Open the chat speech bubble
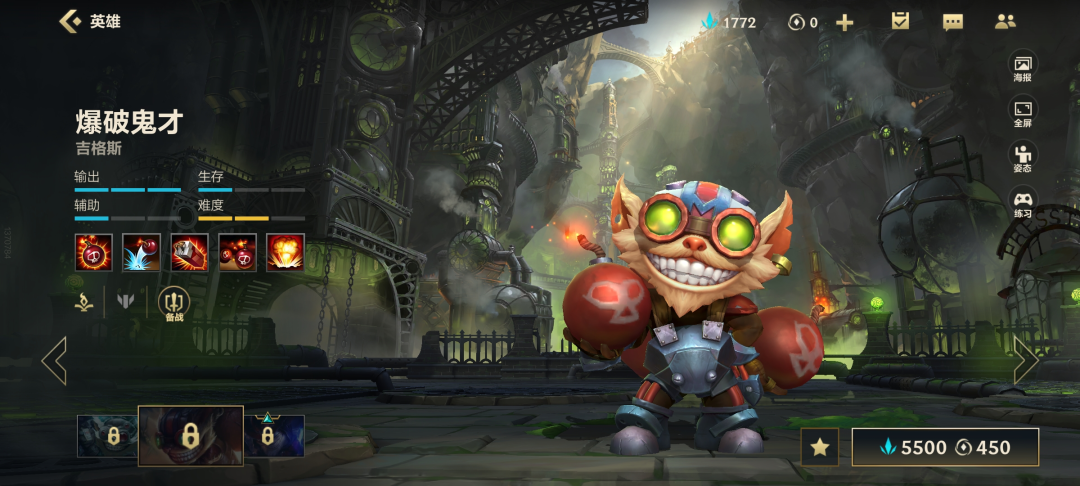1080x486 pixels. pyautogui.click(x=953, y=22)
